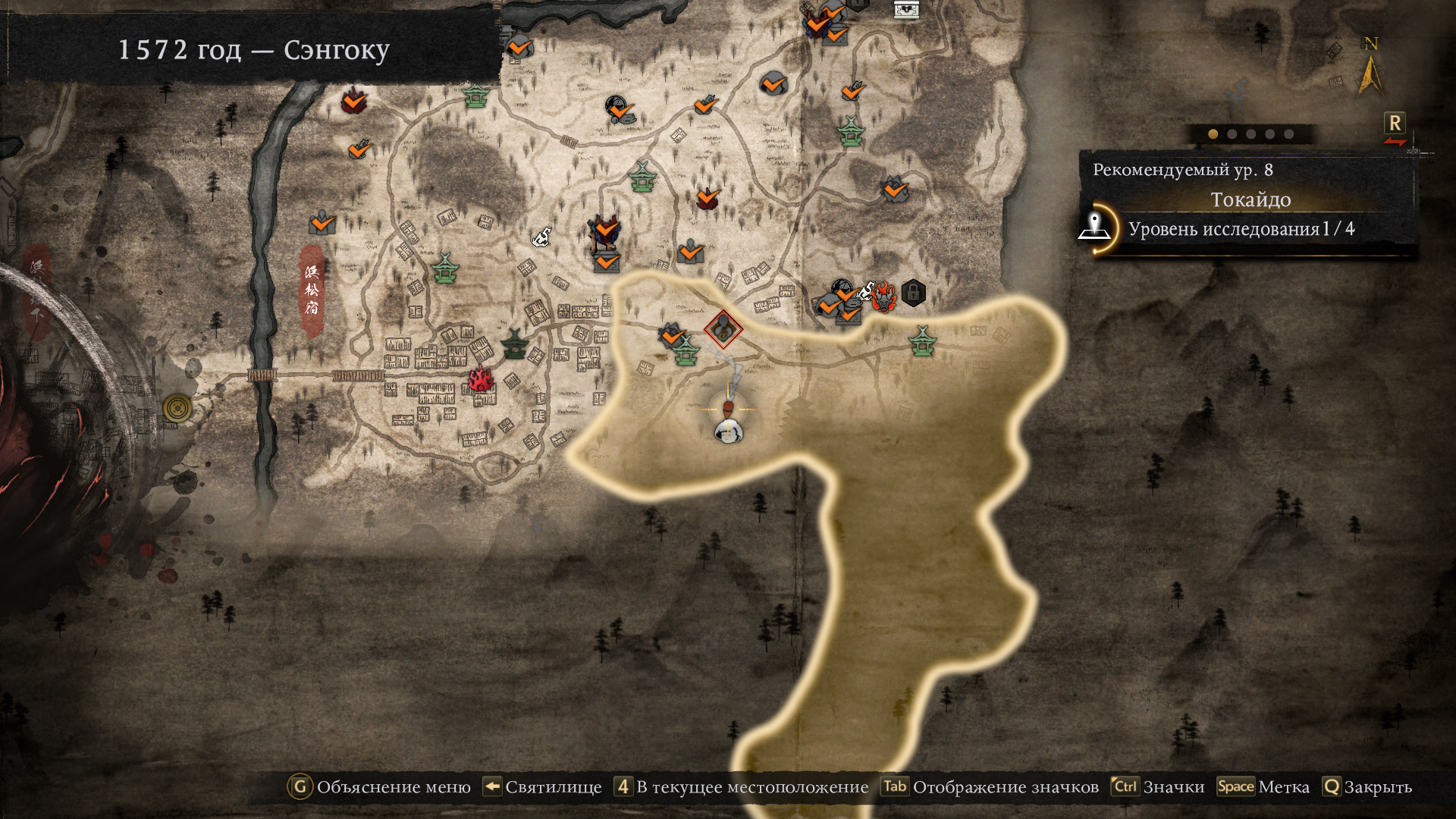Image resolution: width=1456 pixels, height=819 pixels.
Task: Click the flaming demon mask marker
Action: (883, 297)
